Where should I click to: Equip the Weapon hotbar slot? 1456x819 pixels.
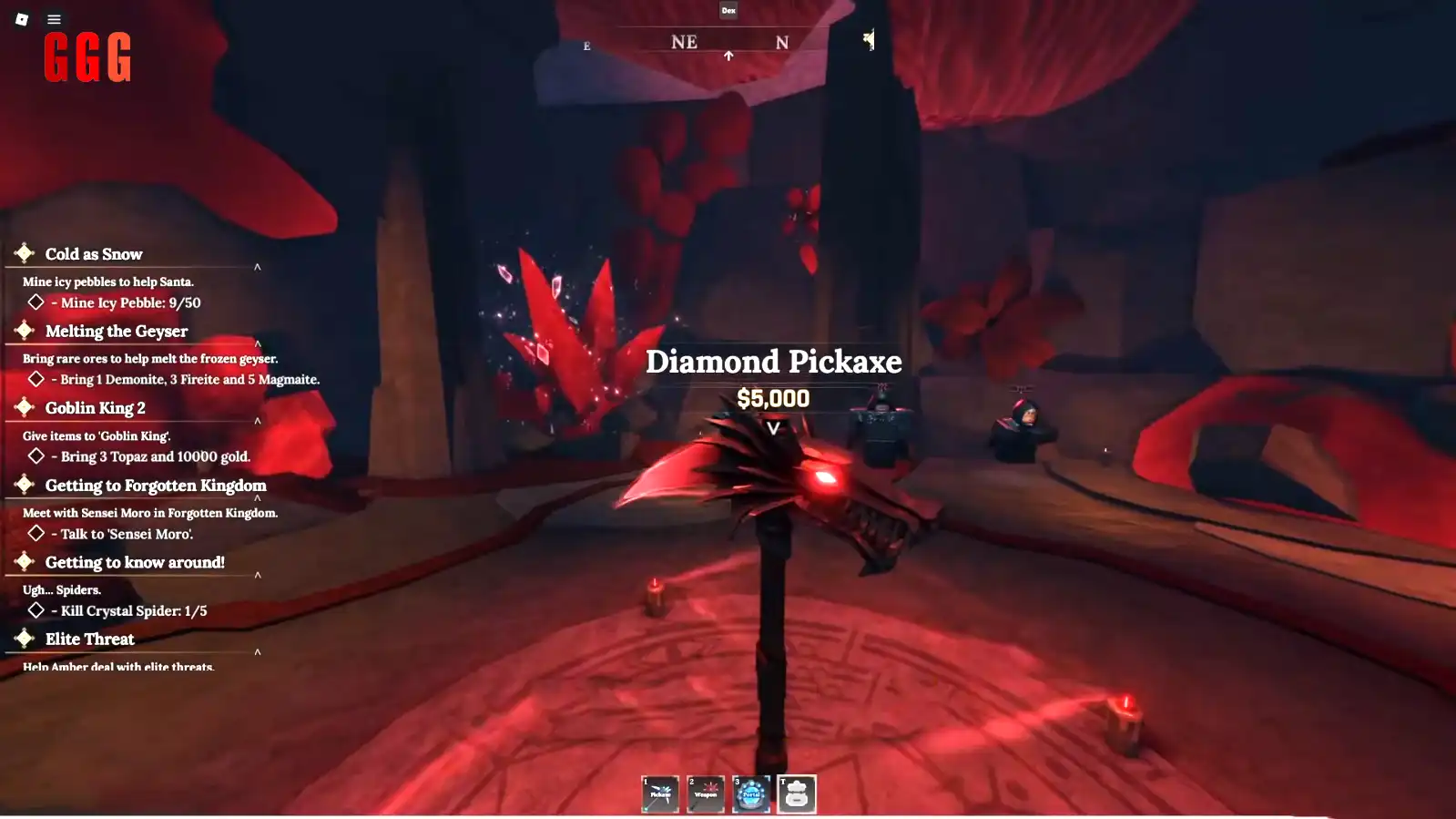[706, 793]
